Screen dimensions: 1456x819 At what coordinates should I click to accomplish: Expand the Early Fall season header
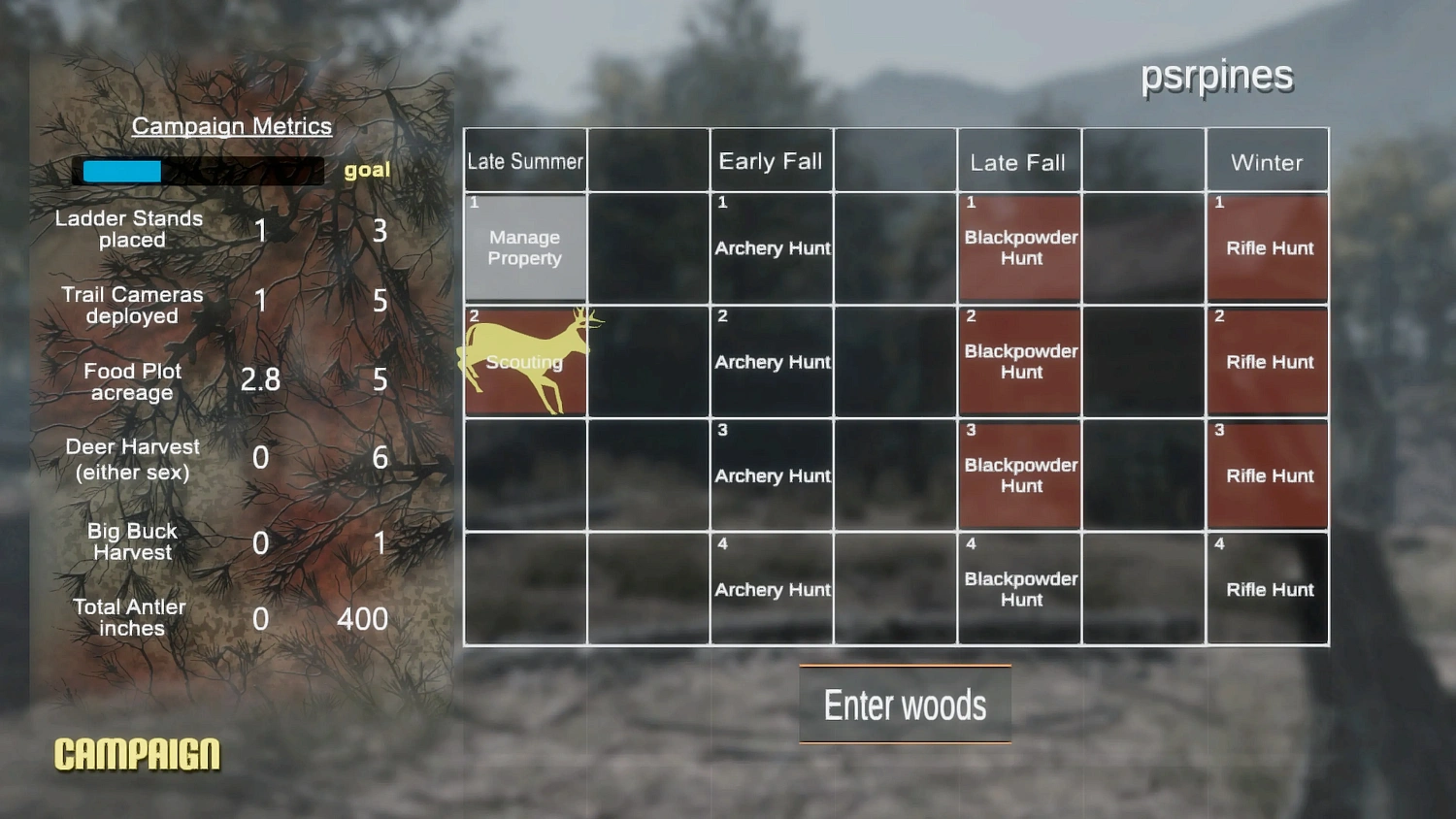click(x=771, y=161)
